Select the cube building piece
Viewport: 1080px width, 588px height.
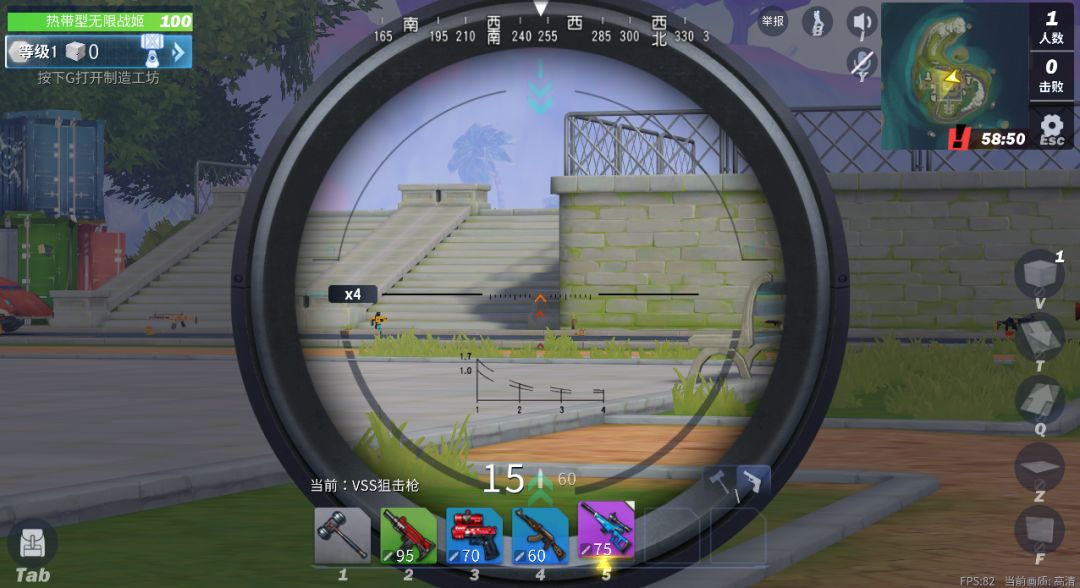click(1039, 273)
